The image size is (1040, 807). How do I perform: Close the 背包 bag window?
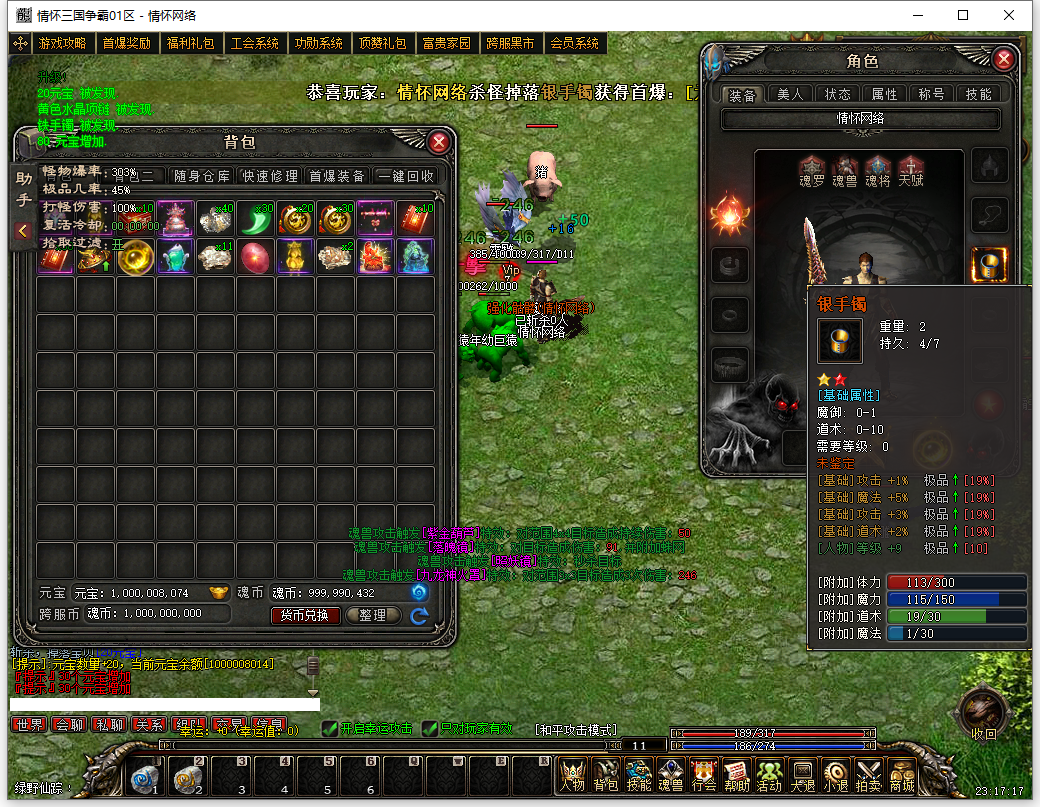pos(438,142)
